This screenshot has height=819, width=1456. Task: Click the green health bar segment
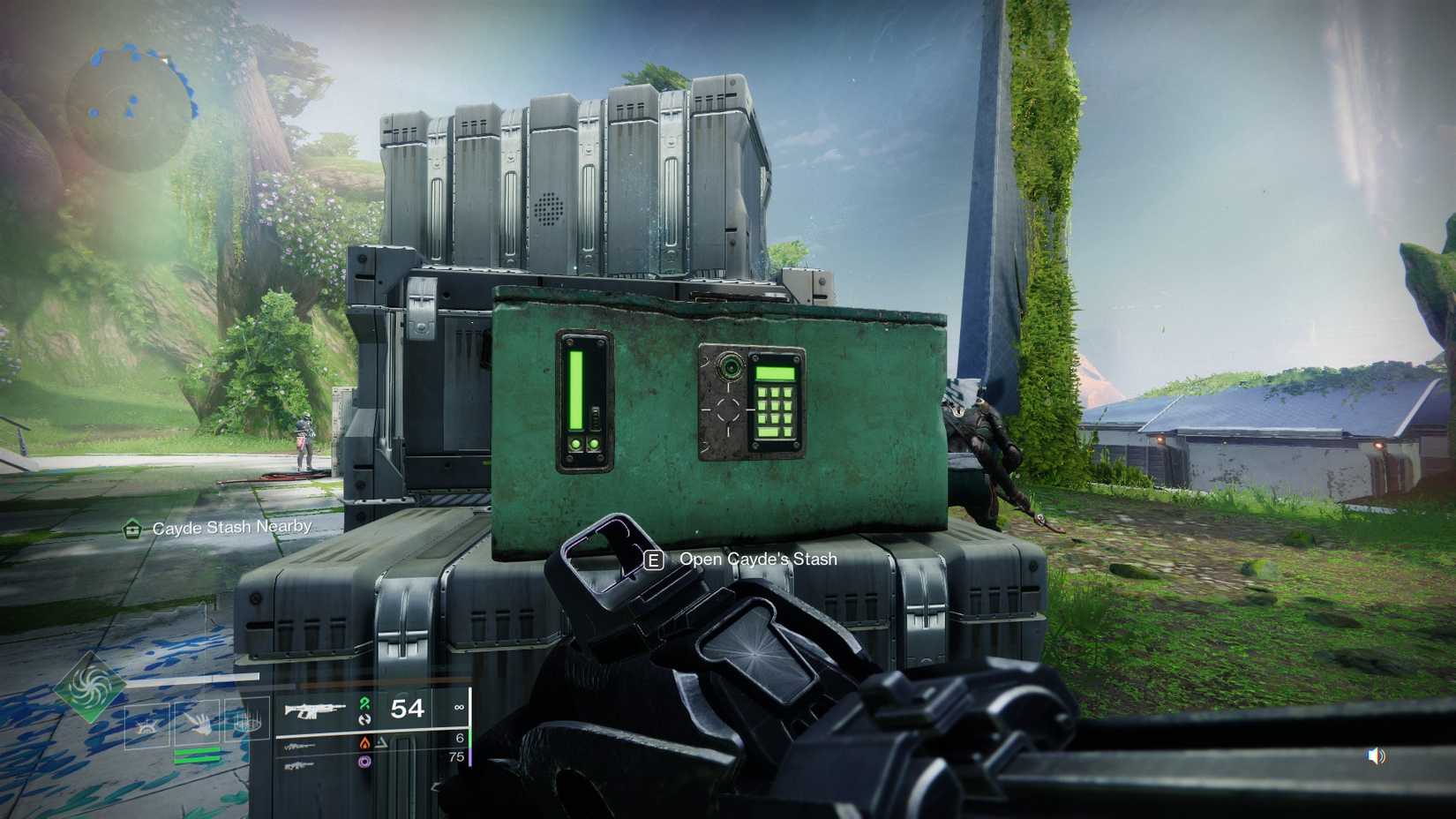coord(195,753)
